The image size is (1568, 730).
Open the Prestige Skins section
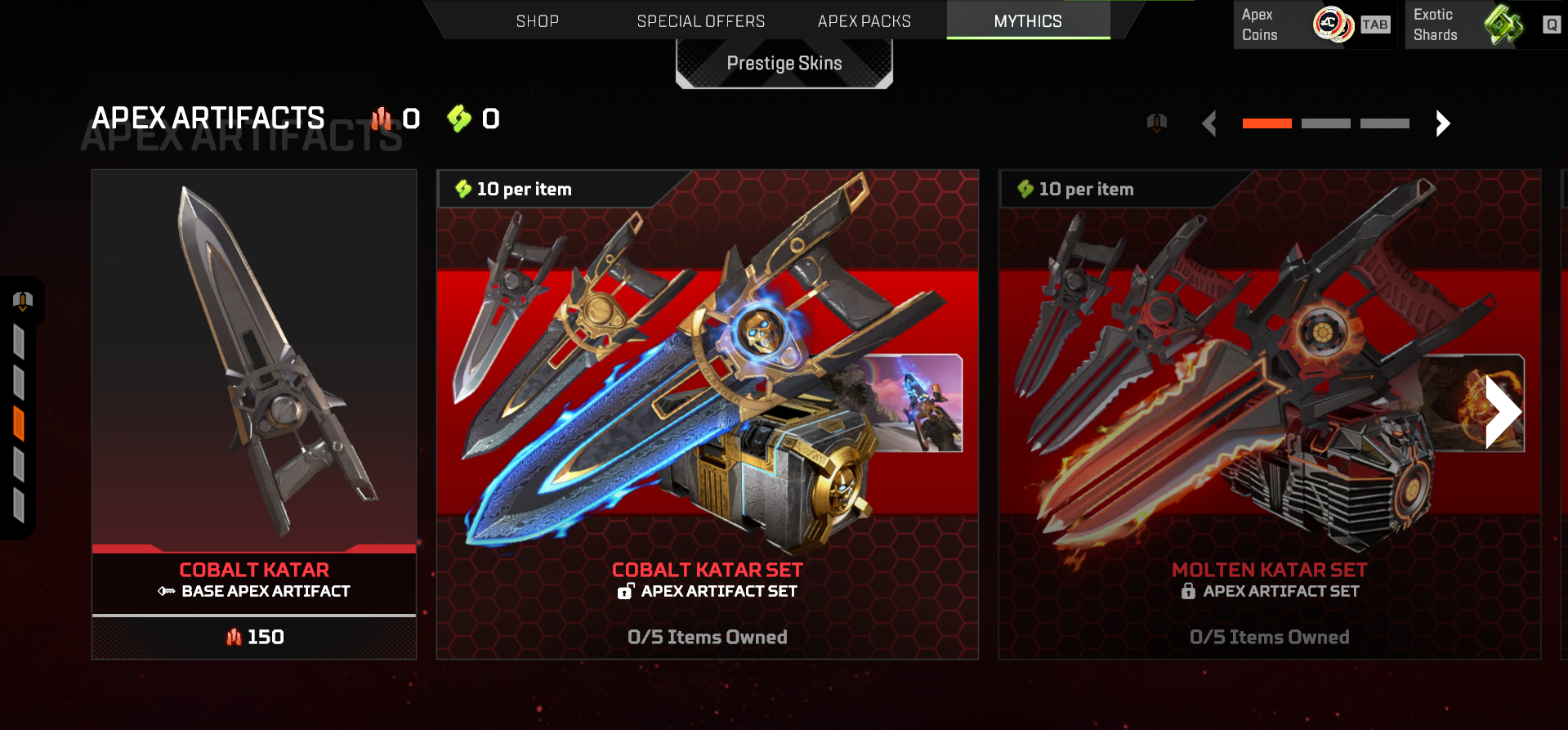pyautogui.click(x=784, y=62)
